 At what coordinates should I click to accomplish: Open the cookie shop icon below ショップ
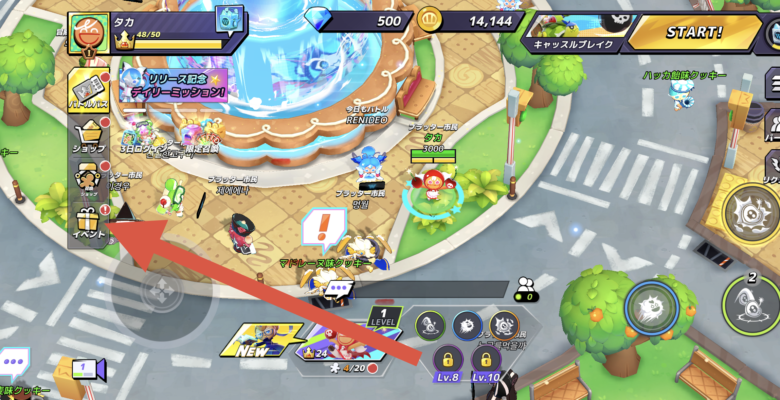point(88,178)
